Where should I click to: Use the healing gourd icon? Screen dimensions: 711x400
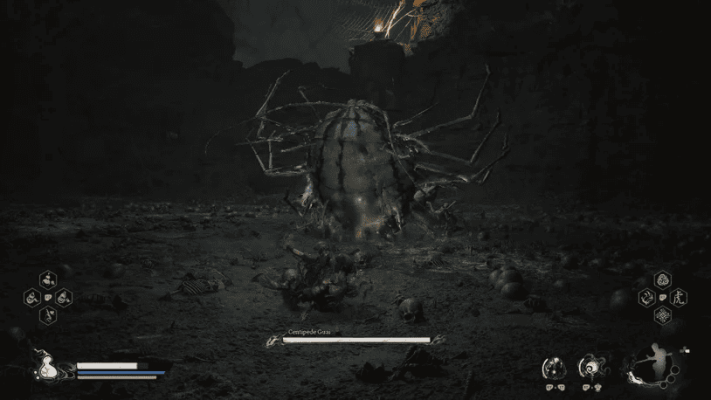[45, 367]
